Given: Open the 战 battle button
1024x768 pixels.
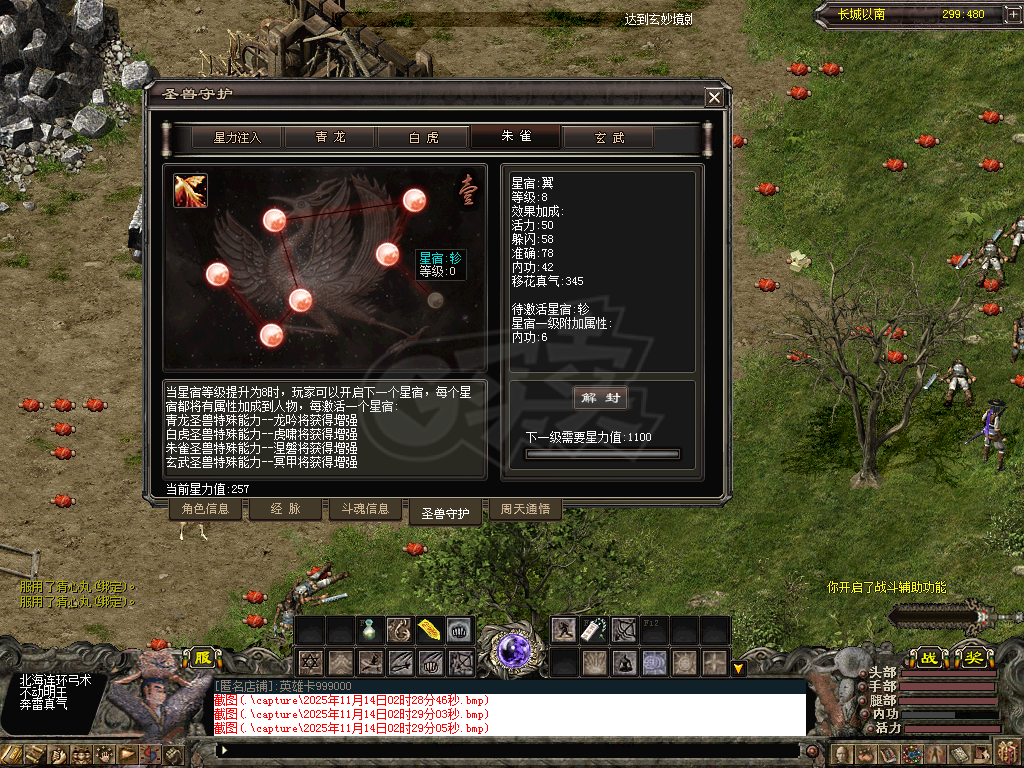Looking at the screenshot, I should pyautogui.click(x=929, y=658).
